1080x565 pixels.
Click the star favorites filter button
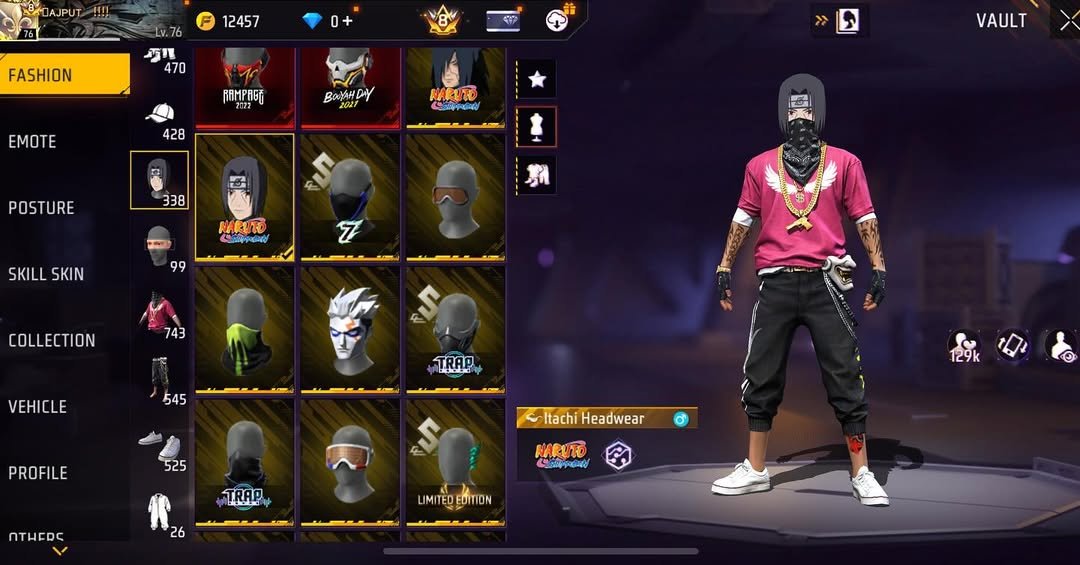click(537, 80)
